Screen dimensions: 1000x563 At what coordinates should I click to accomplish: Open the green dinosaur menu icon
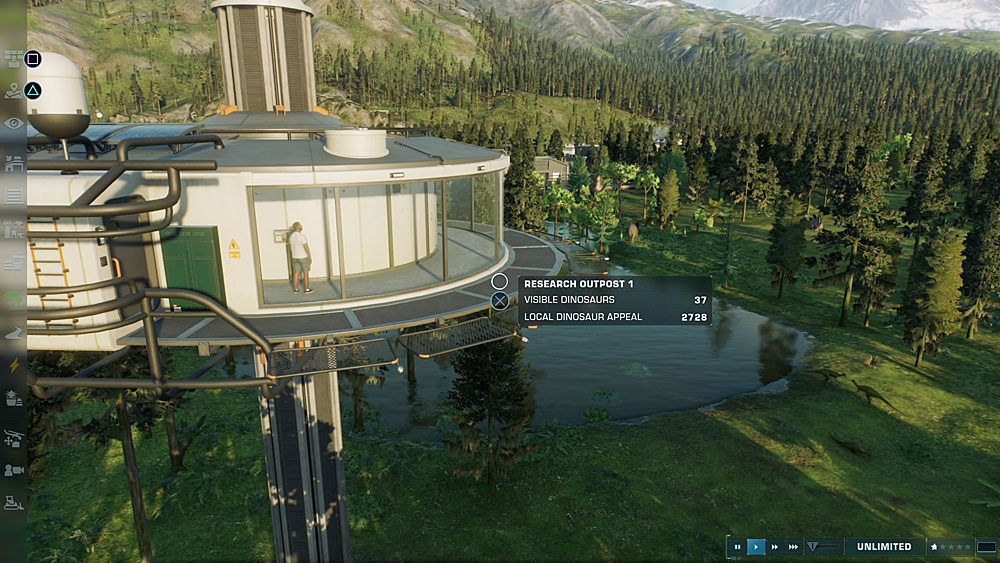pyautogui.click(x=14, y=298)
